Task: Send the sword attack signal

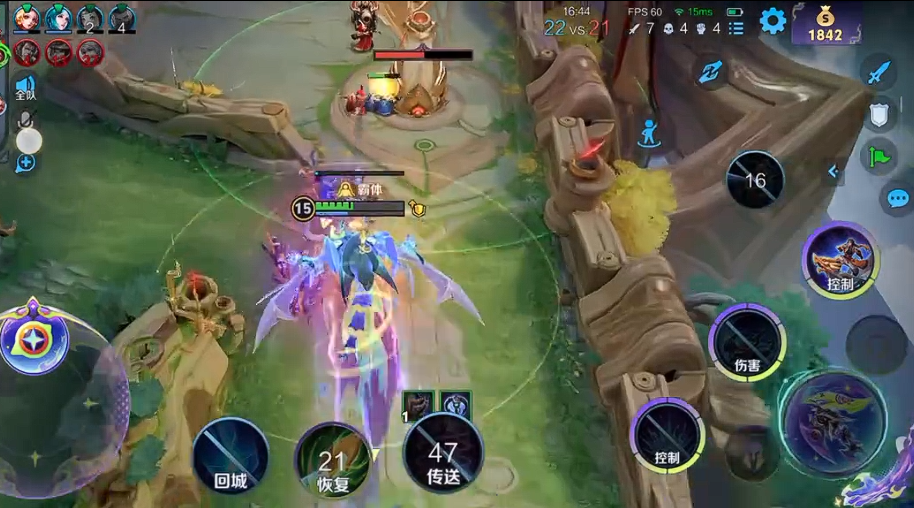Action: tap(878, 73)
